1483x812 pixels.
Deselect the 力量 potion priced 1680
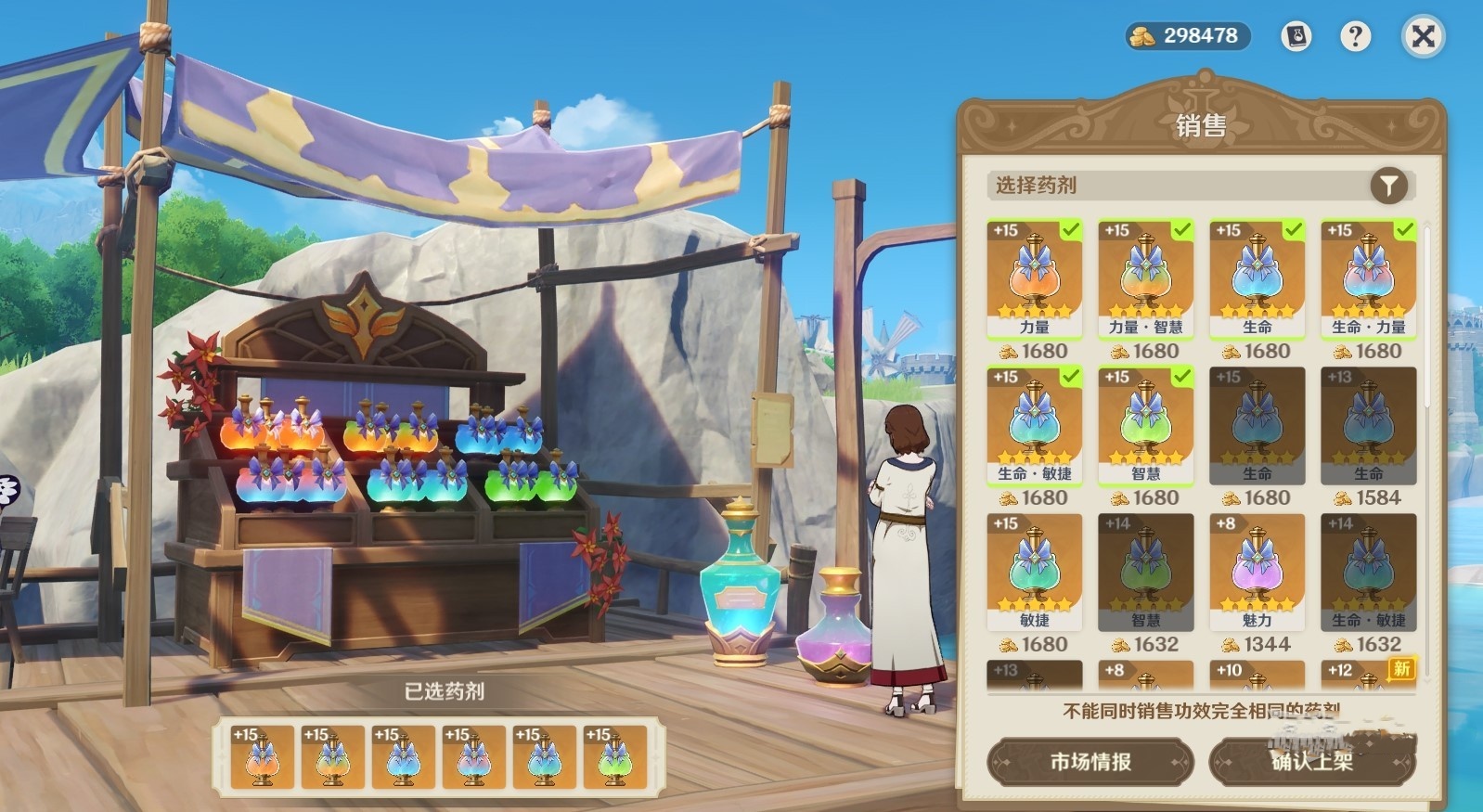pos(1034,278)
